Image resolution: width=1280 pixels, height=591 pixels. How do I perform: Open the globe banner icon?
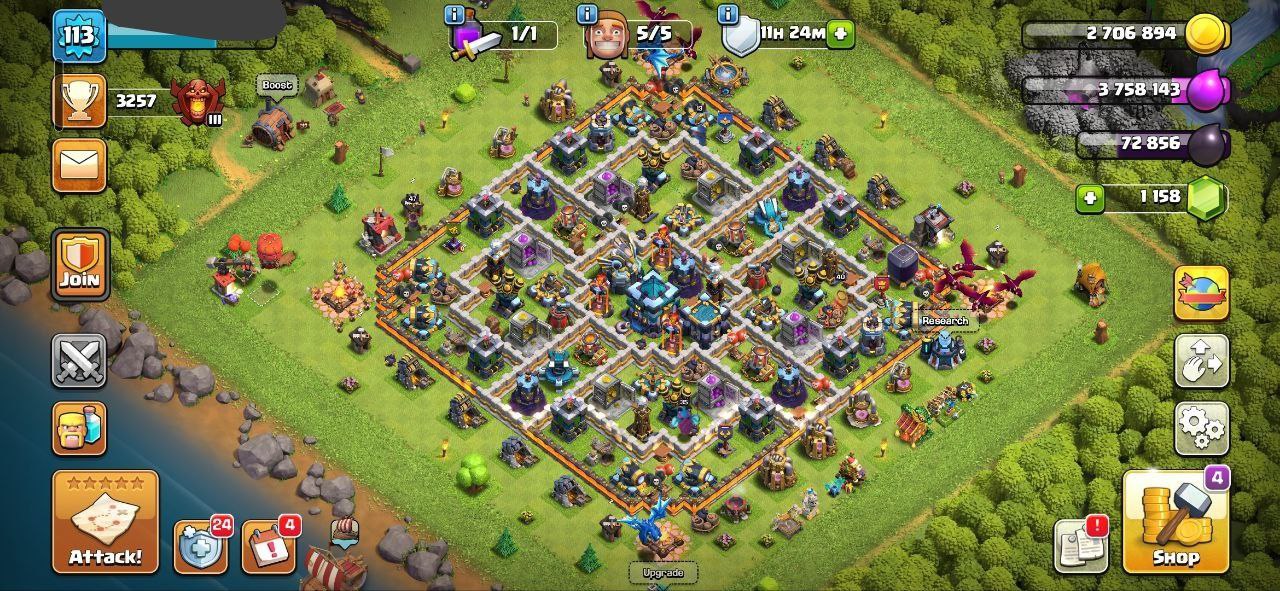pos(1201,293)
